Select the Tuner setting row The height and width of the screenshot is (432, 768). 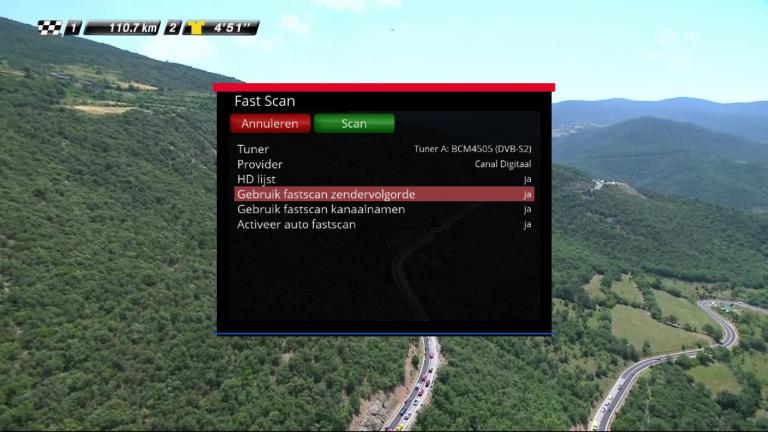click(384, 149)
